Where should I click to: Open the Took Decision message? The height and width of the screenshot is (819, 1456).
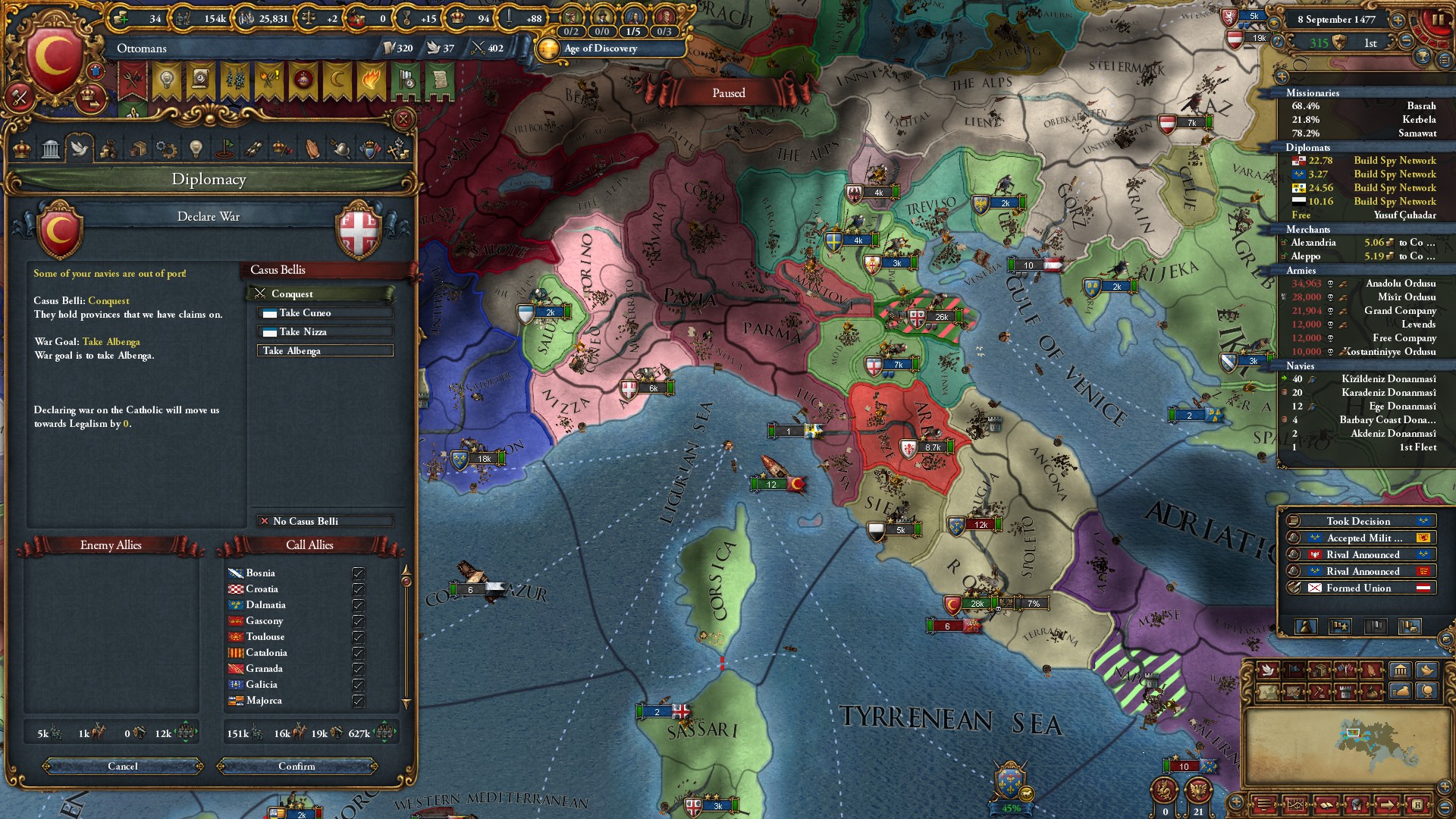coord(1358,521)
